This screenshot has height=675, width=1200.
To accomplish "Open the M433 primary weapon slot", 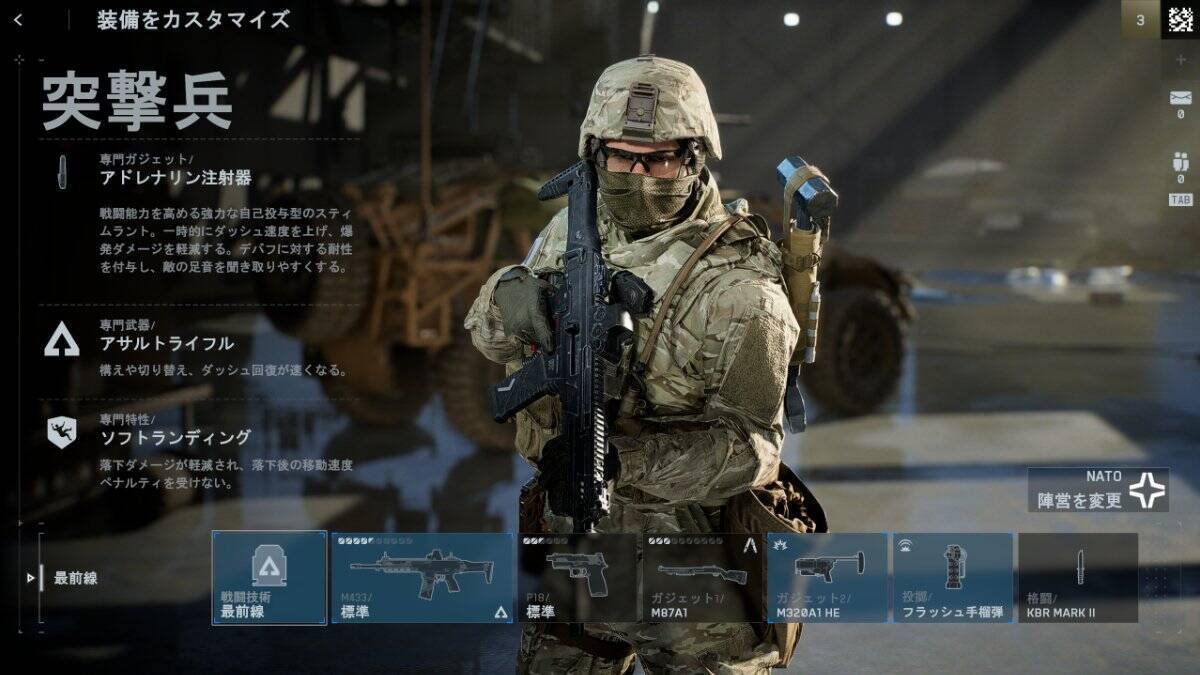I will pyautogui.click(x=421, y=578).
